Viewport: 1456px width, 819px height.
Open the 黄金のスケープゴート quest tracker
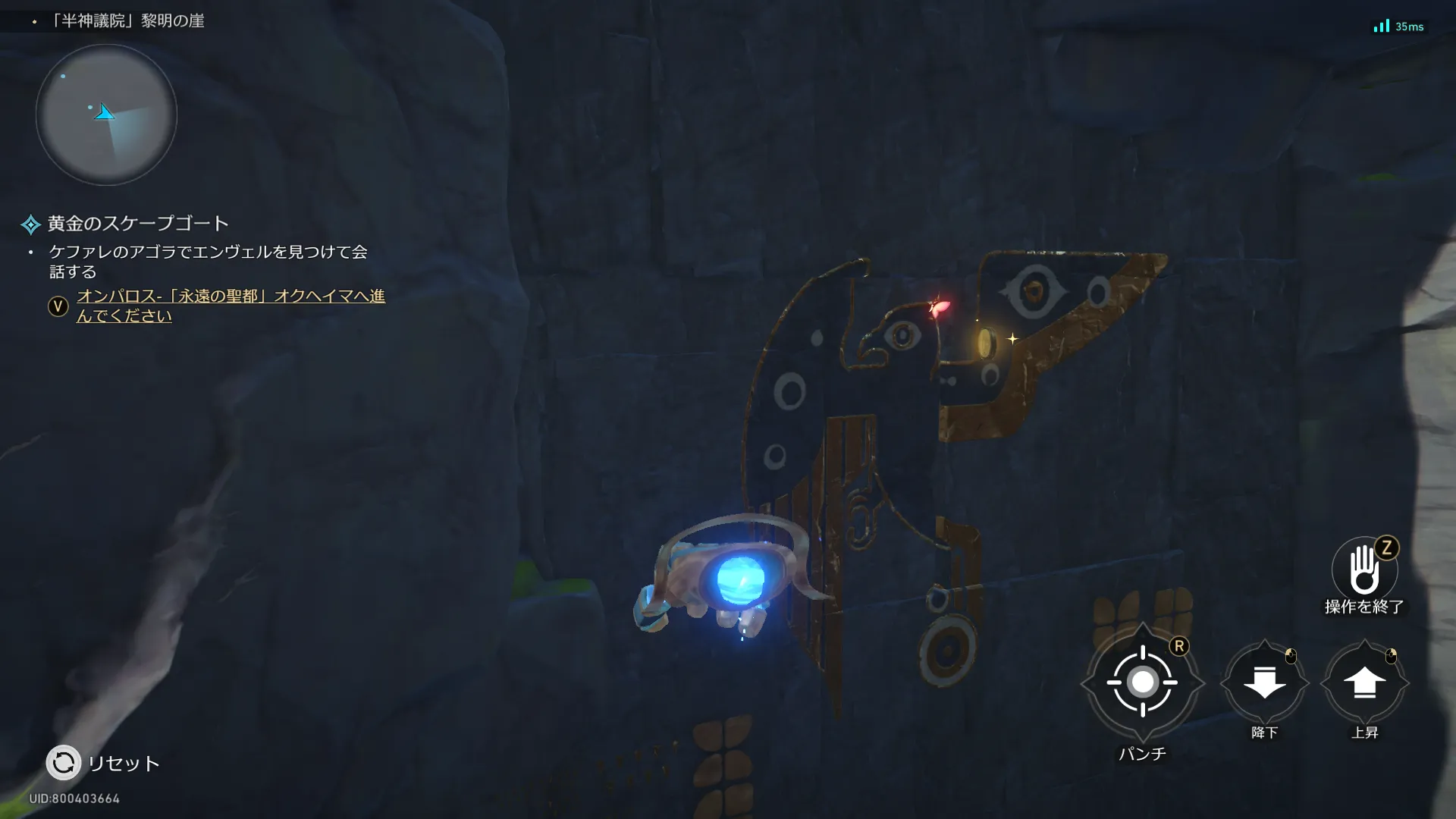(137, 224)
